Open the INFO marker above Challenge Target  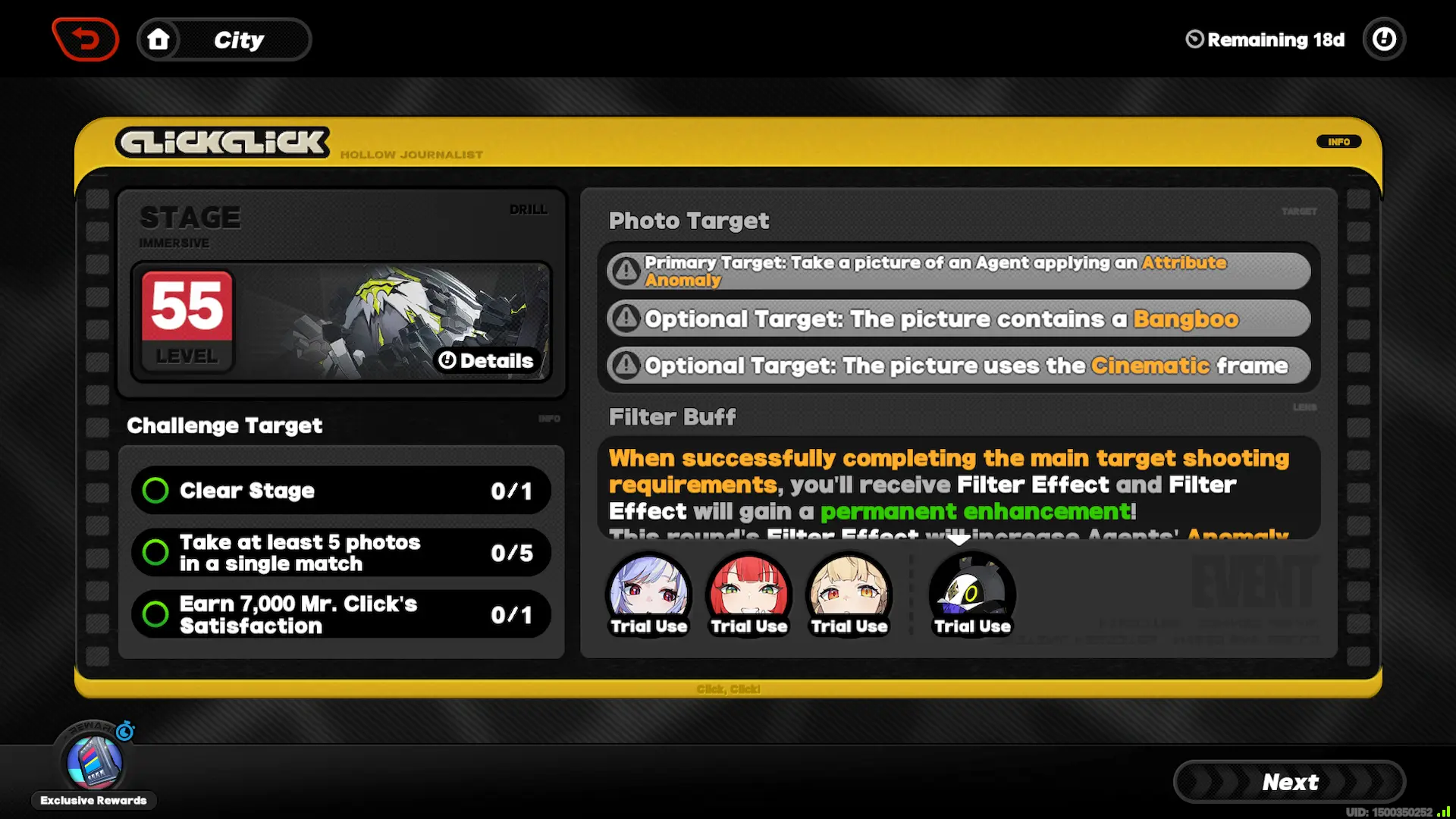(x=550, y=419)
